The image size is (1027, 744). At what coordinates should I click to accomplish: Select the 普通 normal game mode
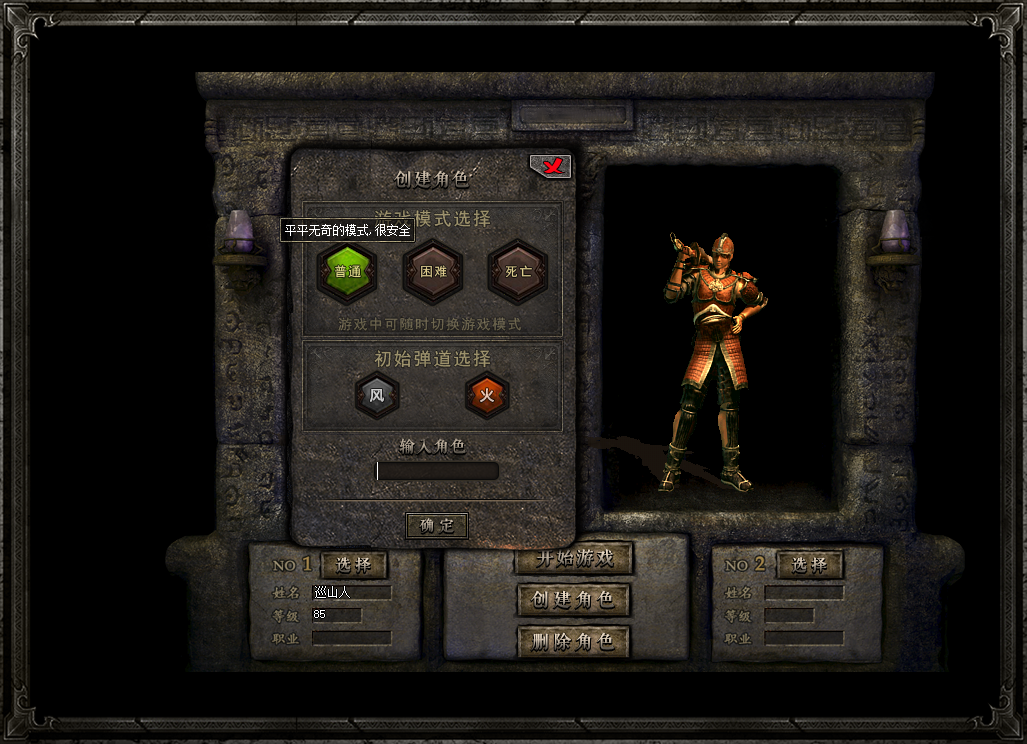point(347,272)
